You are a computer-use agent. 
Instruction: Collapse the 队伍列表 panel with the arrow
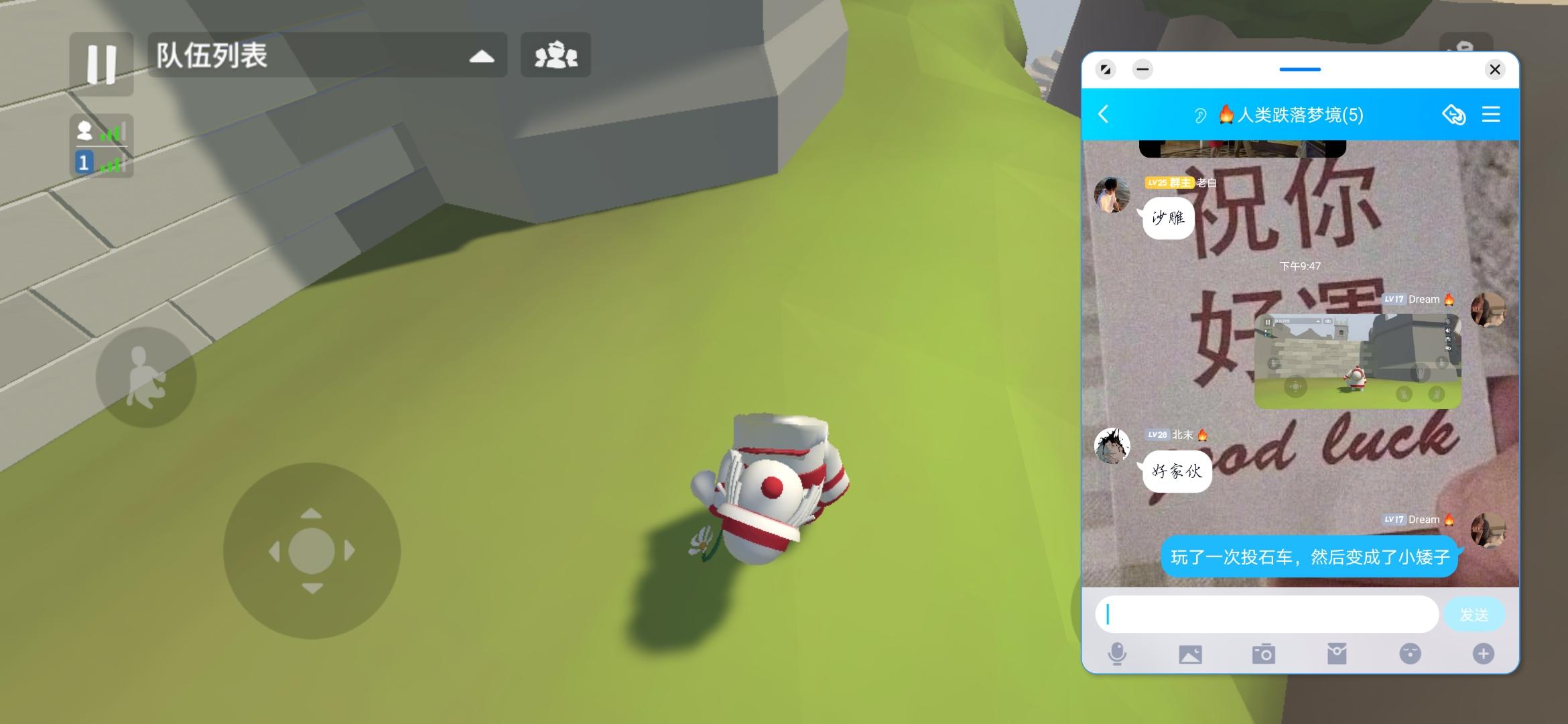pos(482,58)
